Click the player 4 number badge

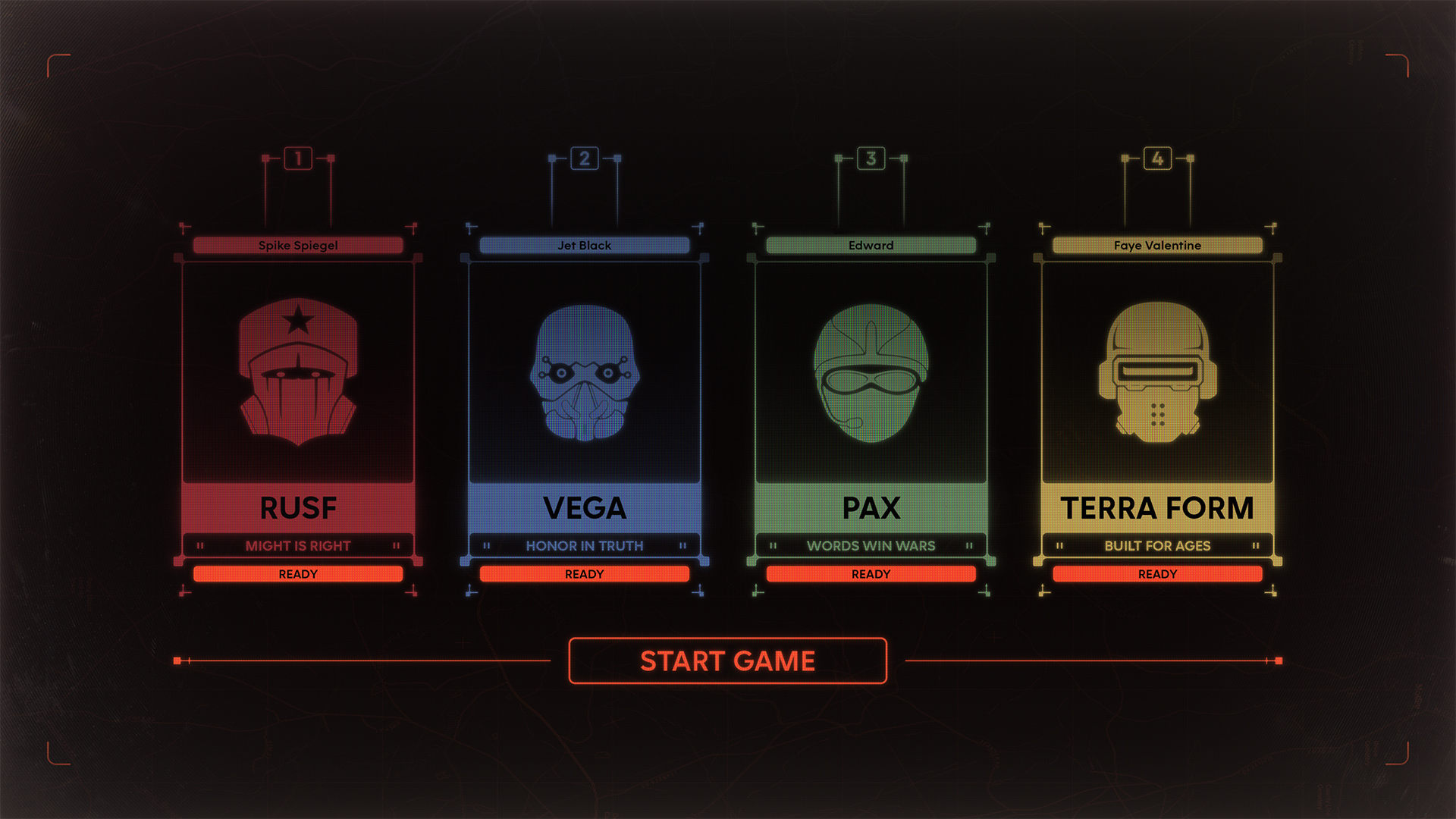point(1157,158)
